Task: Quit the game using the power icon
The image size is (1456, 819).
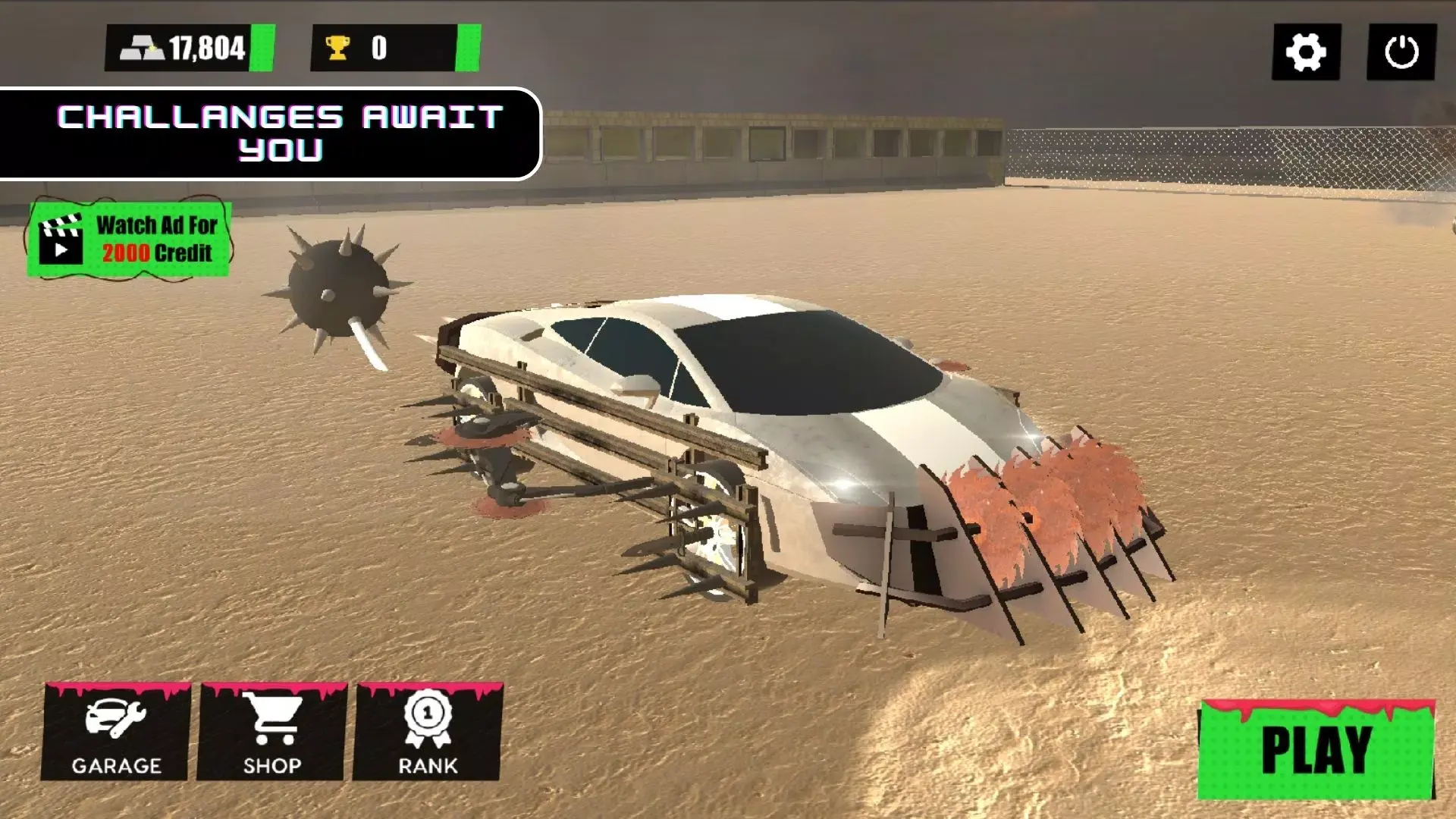Action: click(x=1401, y=52)
